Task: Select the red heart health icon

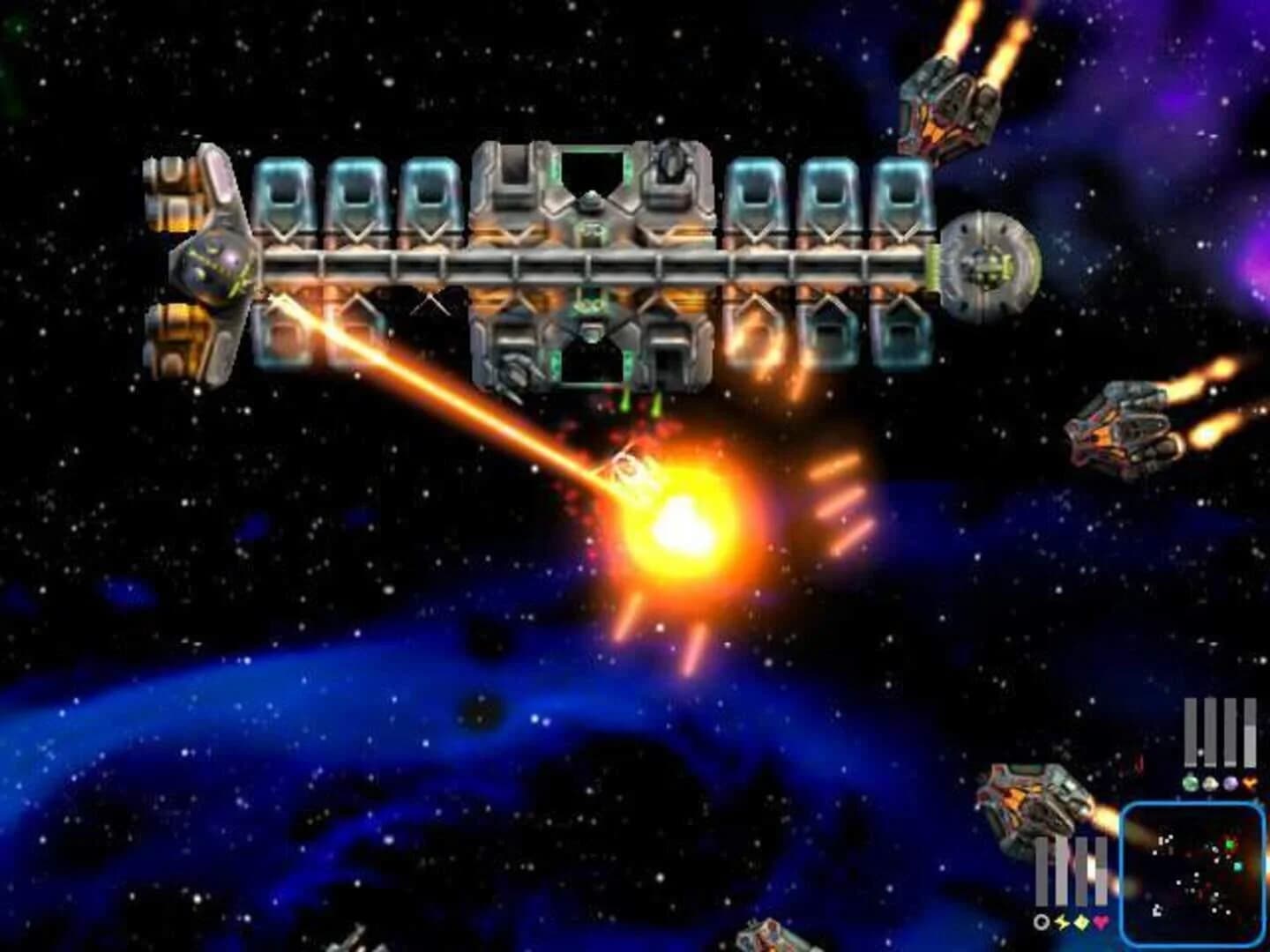Action: [x=1098, y=923]
